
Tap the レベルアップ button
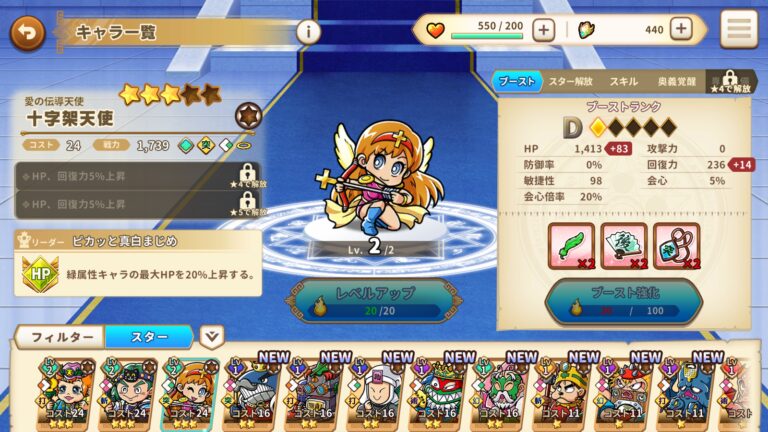(x=366, y=302)
